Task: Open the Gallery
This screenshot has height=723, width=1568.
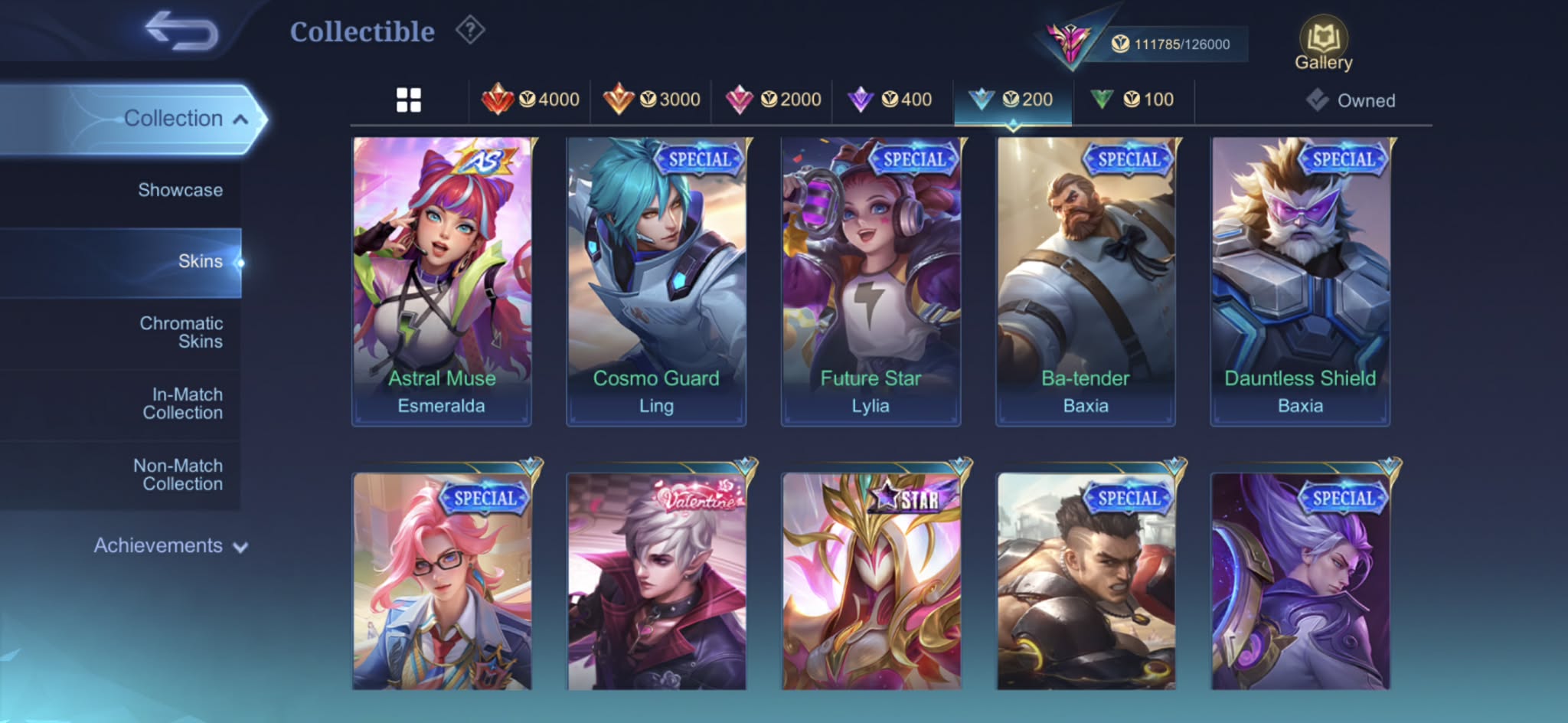Action: [1323, 44]
